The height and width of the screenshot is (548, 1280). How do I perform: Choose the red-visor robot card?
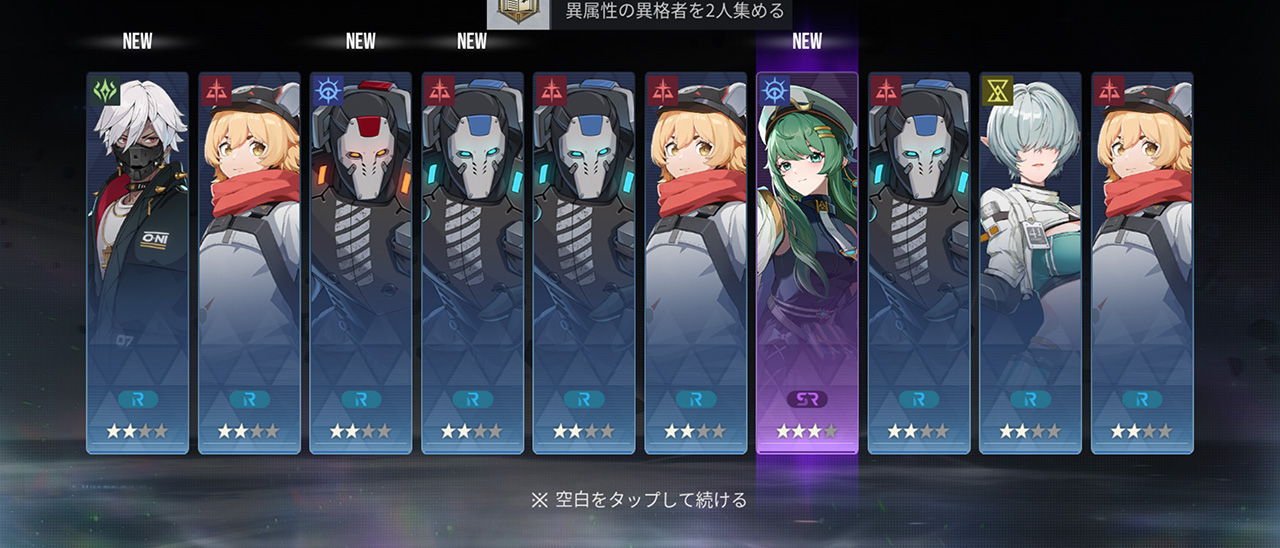point(360,262)
